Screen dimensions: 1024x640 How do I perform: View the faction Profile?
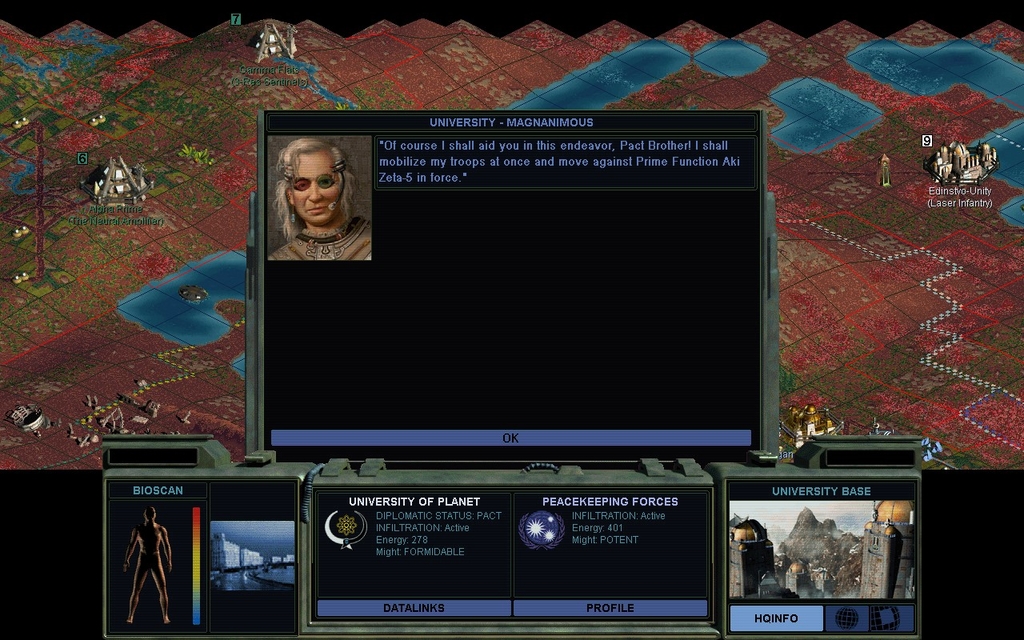610,607
